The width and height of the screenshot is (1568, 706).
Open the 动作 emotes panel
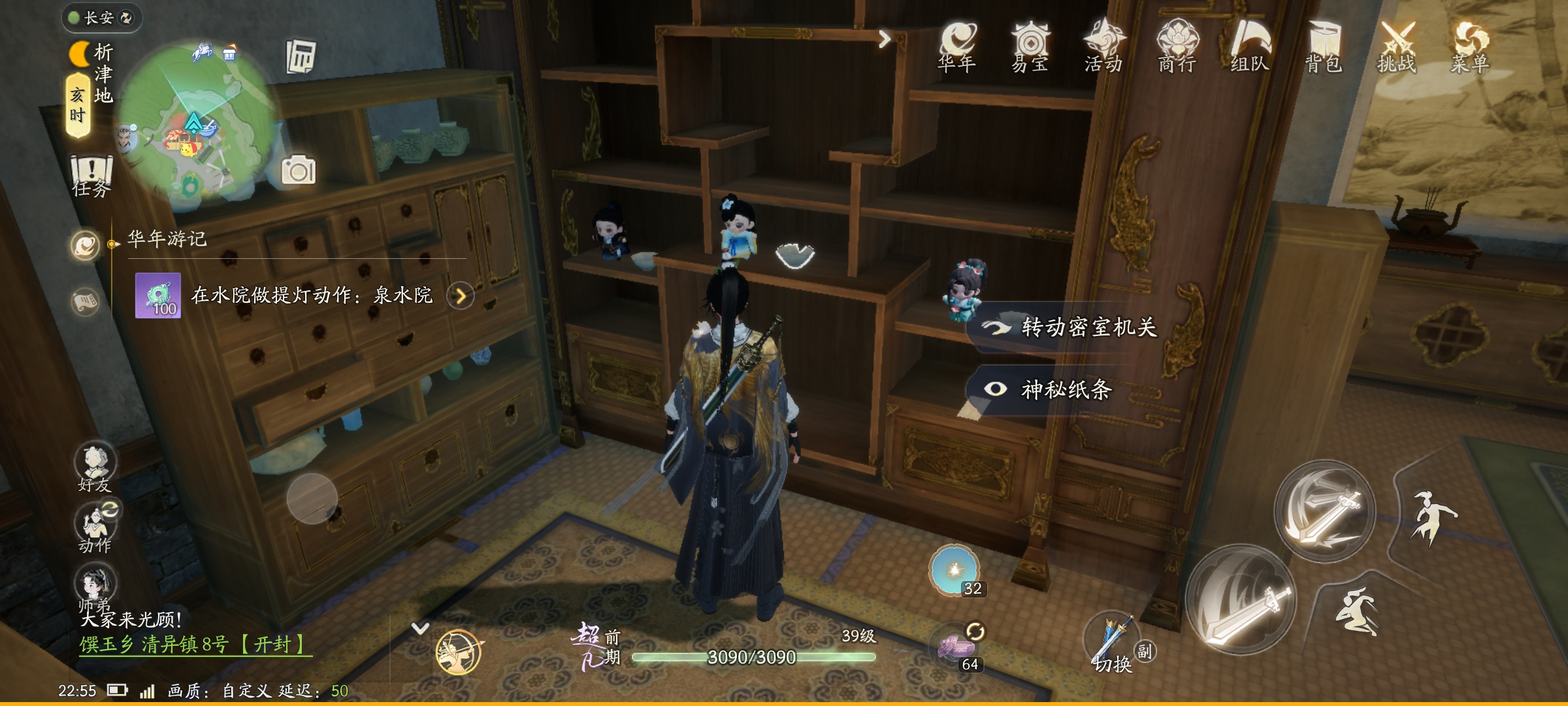point(95,528)
